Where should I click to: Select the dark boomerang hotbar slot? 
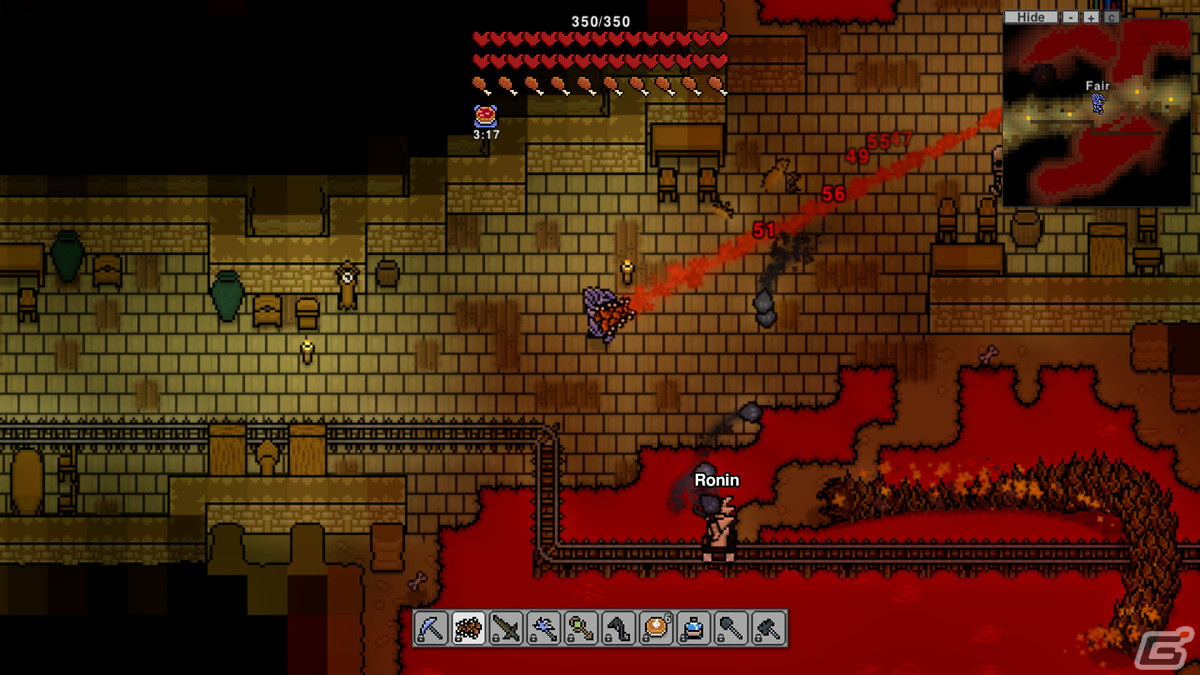[618, 628]
